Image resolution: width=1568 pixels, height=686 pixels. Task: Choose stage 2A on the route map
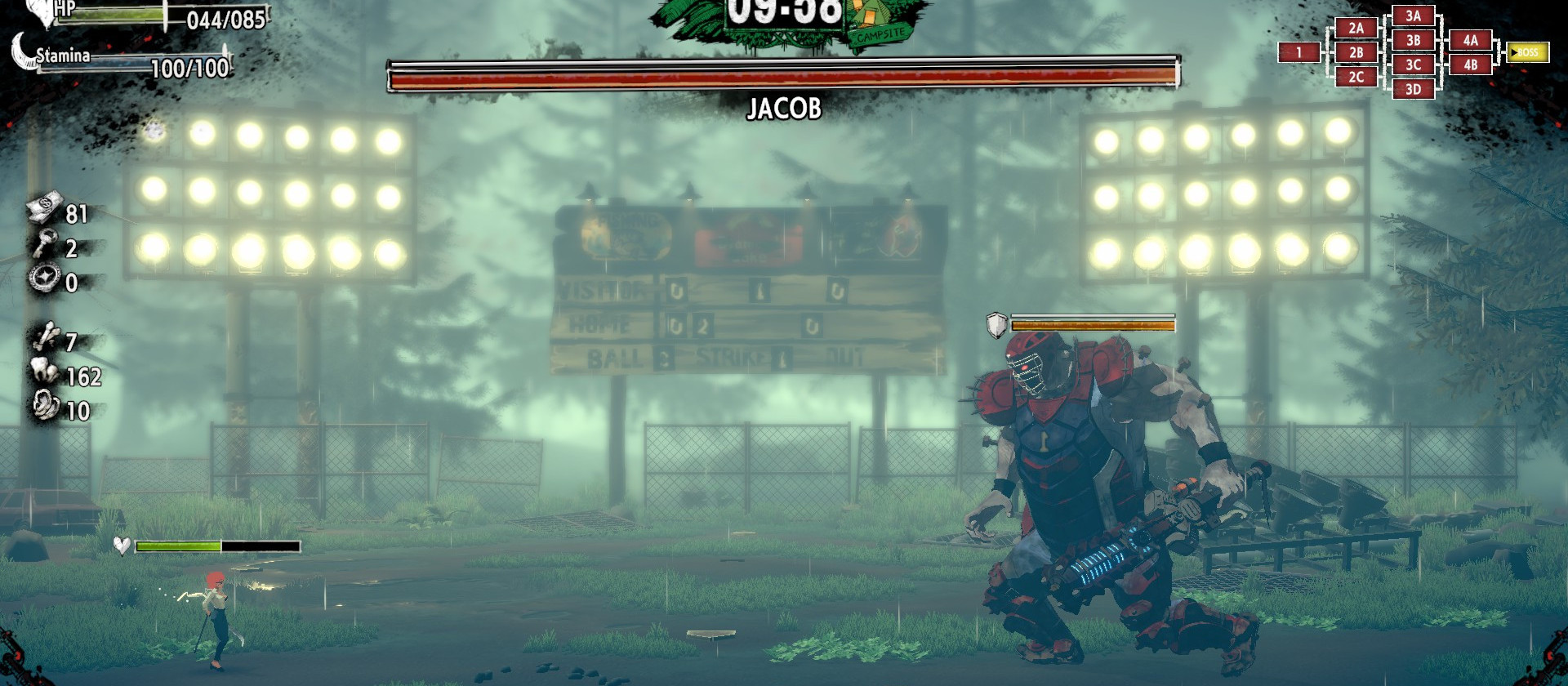point(1356,29)
